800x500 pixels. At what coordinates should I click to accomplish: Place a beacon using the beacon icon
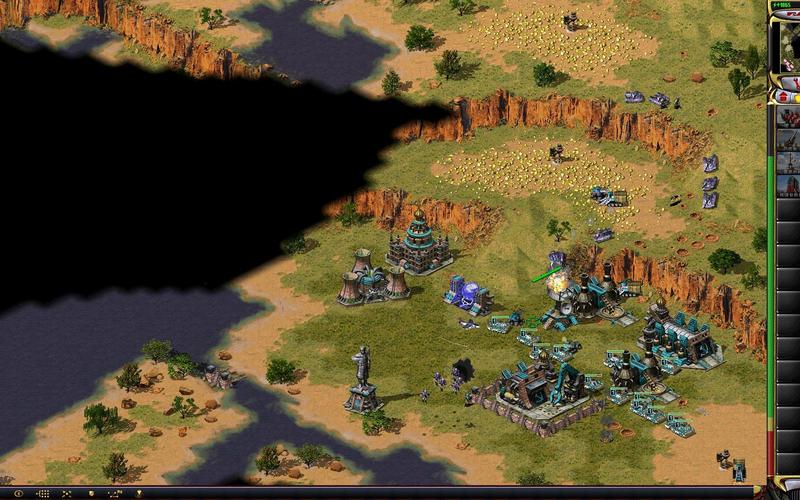tap(140, 494)
